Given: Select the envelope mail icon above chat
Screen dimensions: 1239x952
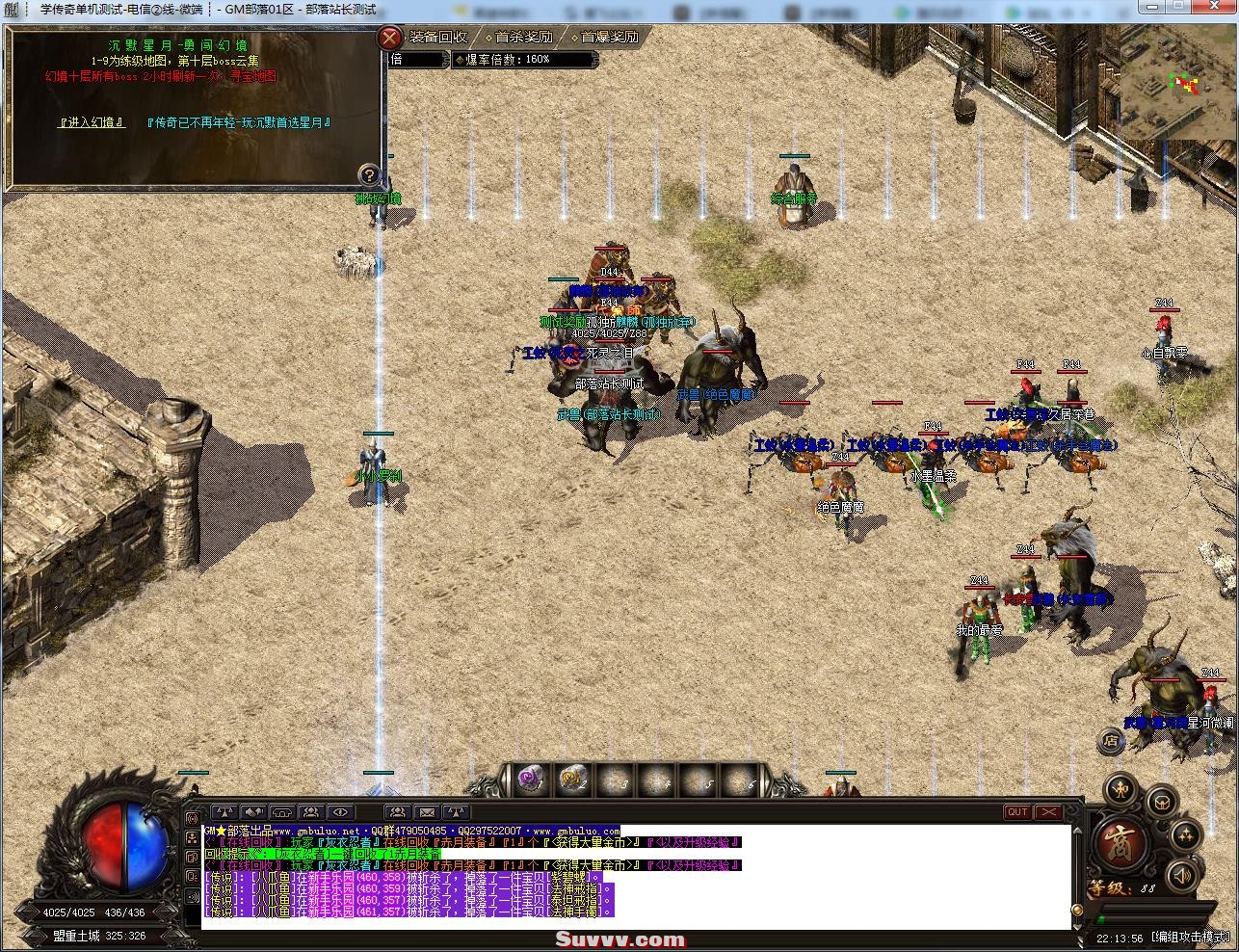Looking at the screenshot, I should pos(427,812).
